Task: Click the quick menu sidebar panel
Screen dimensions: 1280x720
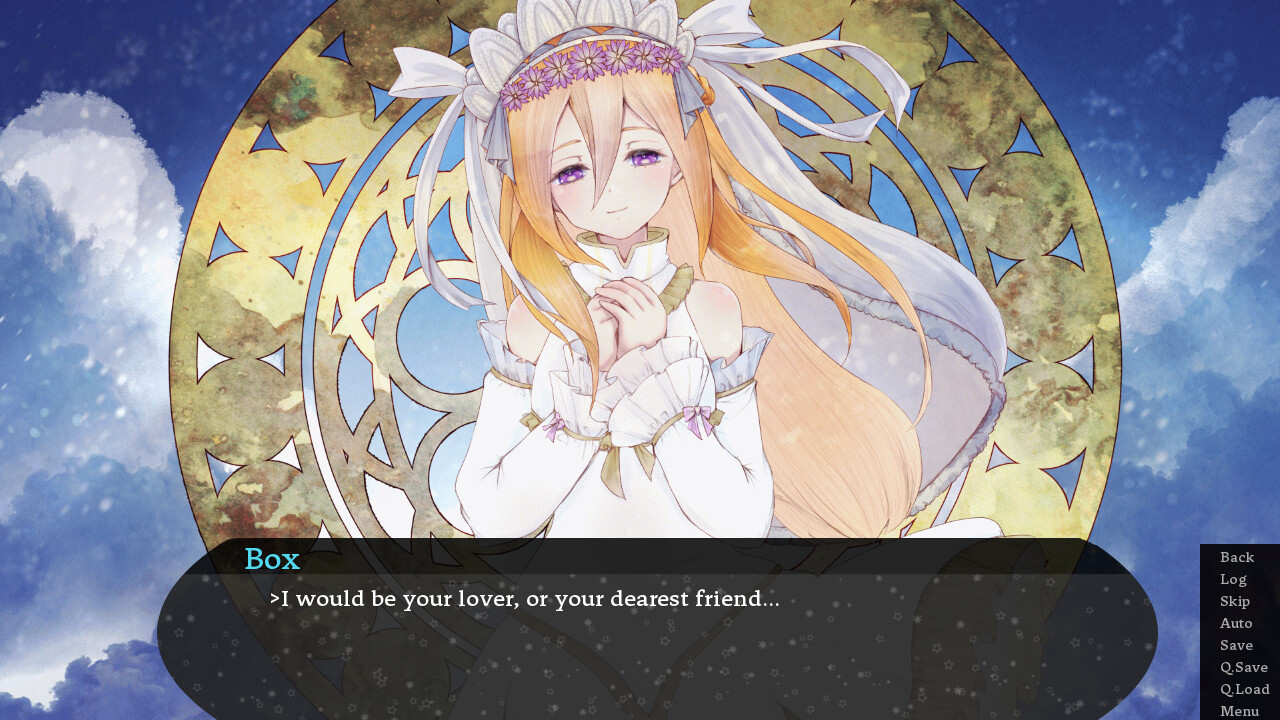Action: pyautogui.click(x=1239, y=630)
